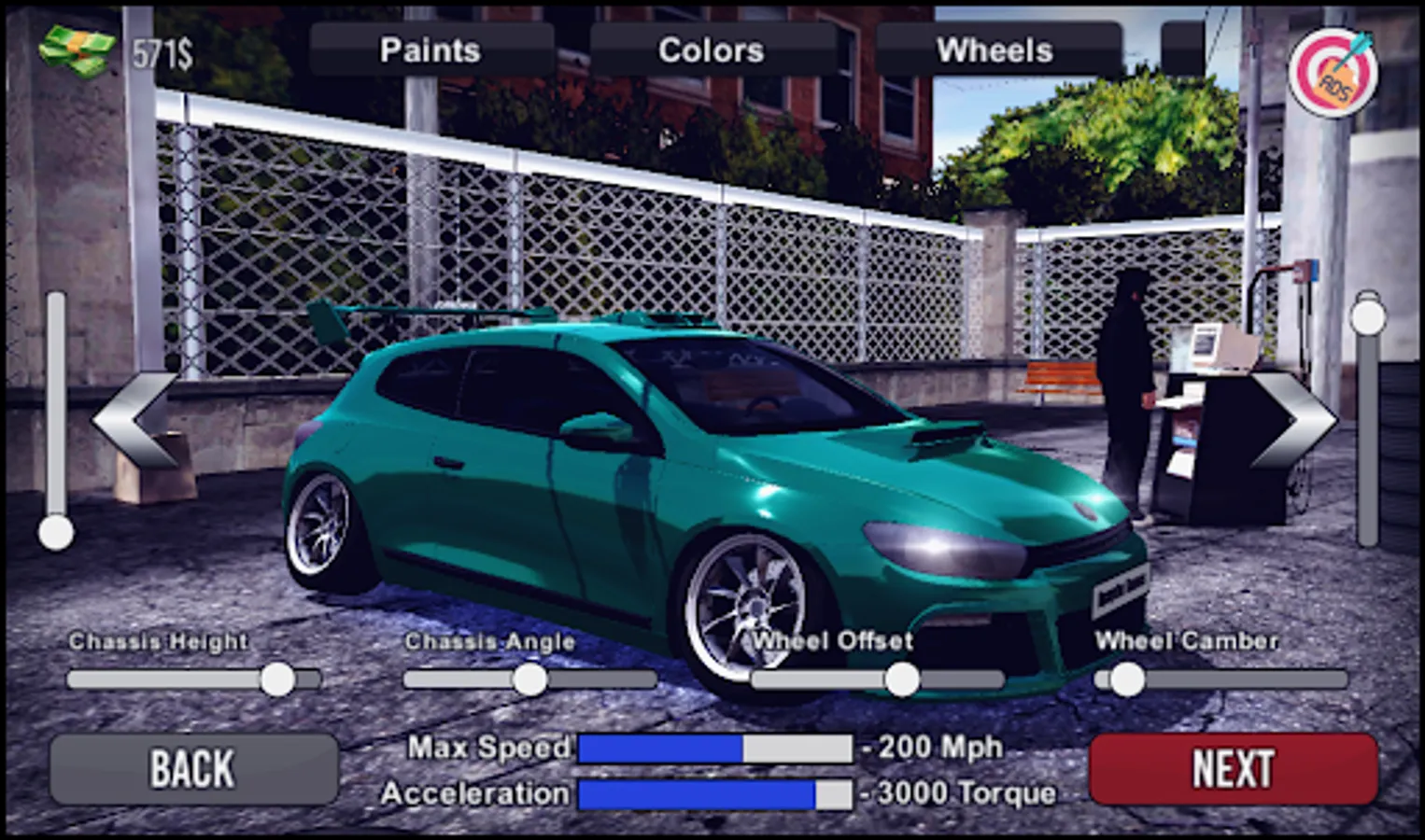Click the money/cash icon showing 571$

75,51
